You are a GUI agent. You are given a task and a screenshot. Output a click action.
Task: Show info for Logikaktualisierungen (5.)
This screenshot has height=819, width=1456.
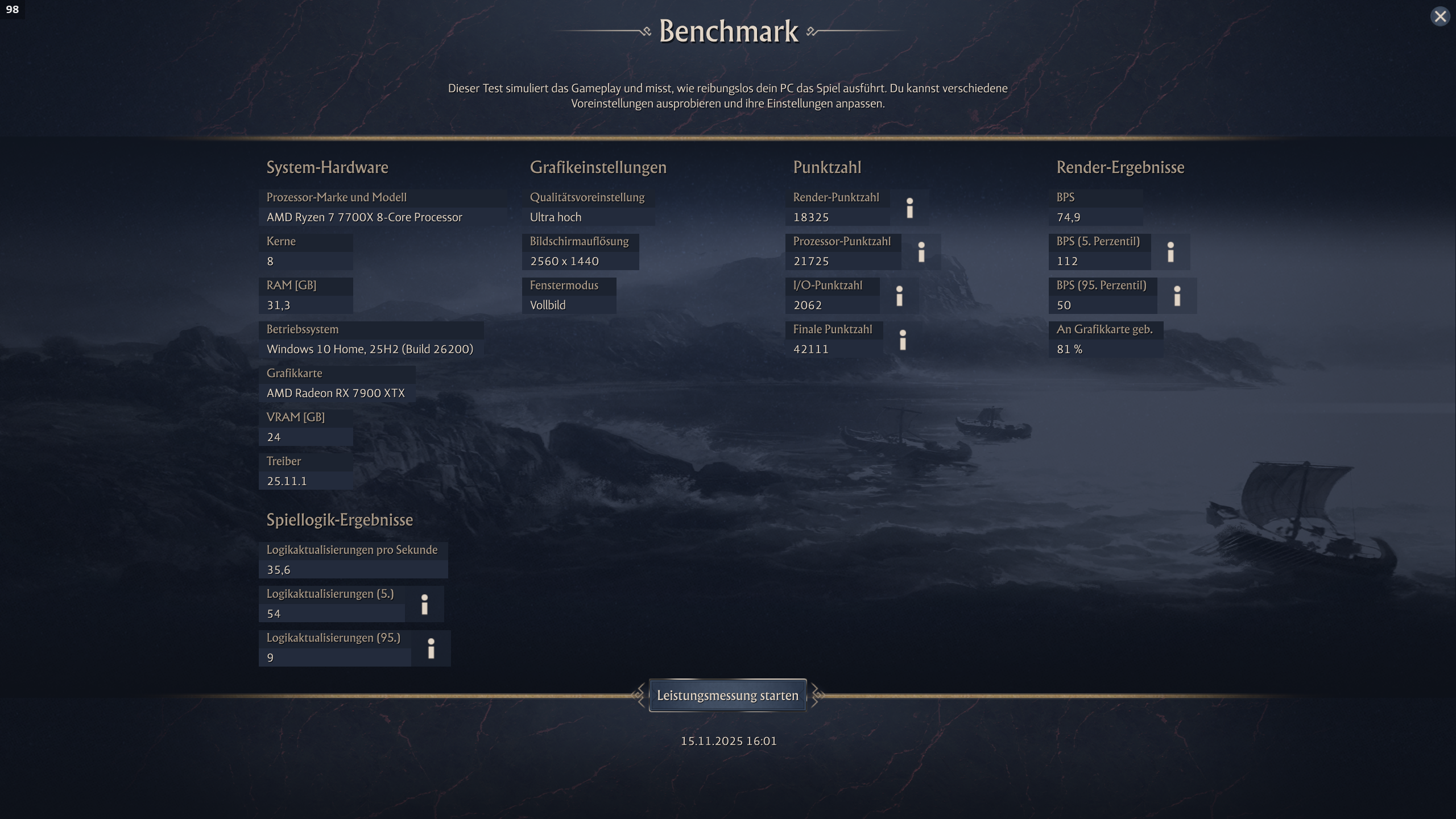coord(425,605)
